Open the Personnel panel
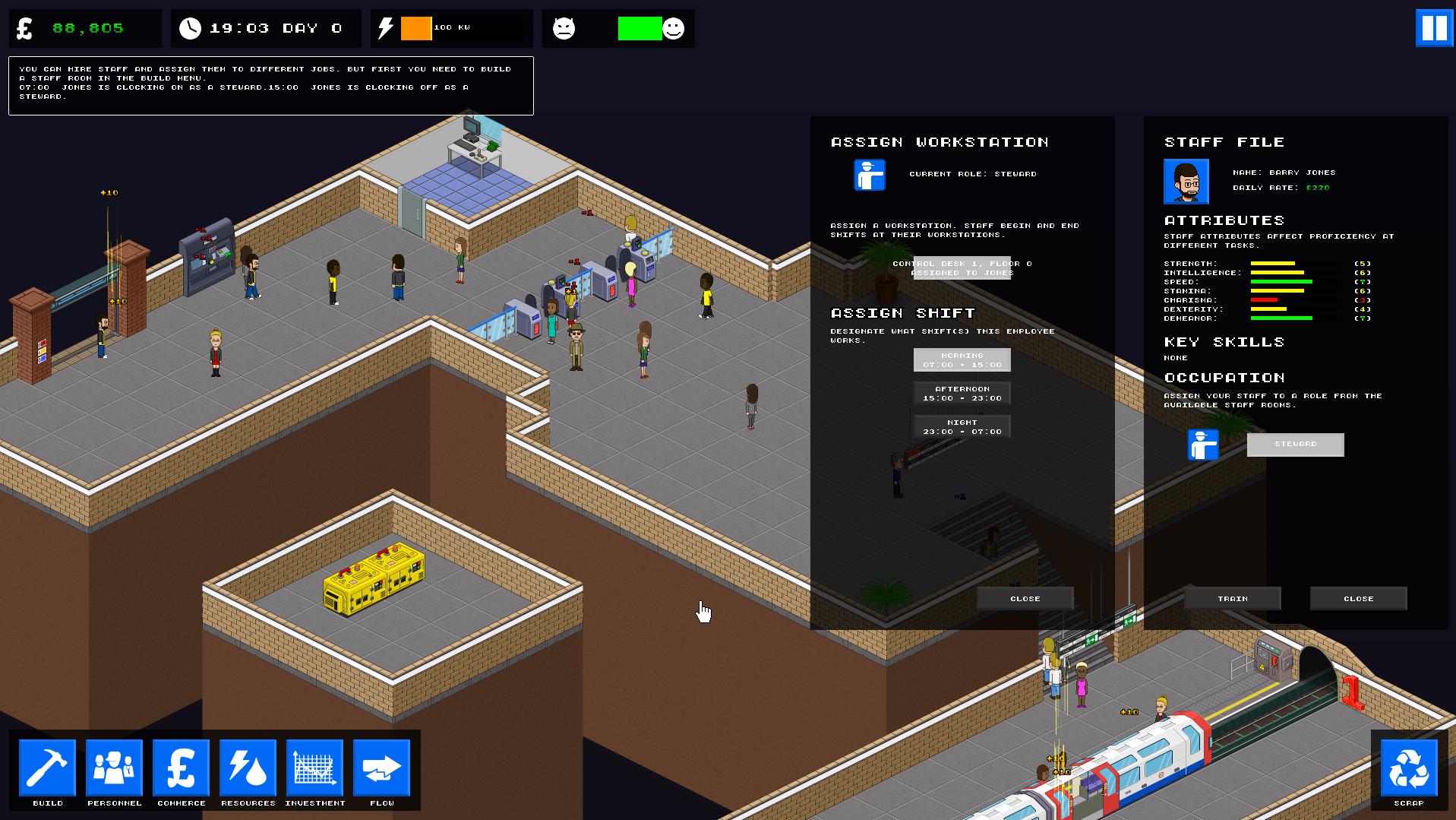Viewport: 1456px width, 820px height. (114, 768)
